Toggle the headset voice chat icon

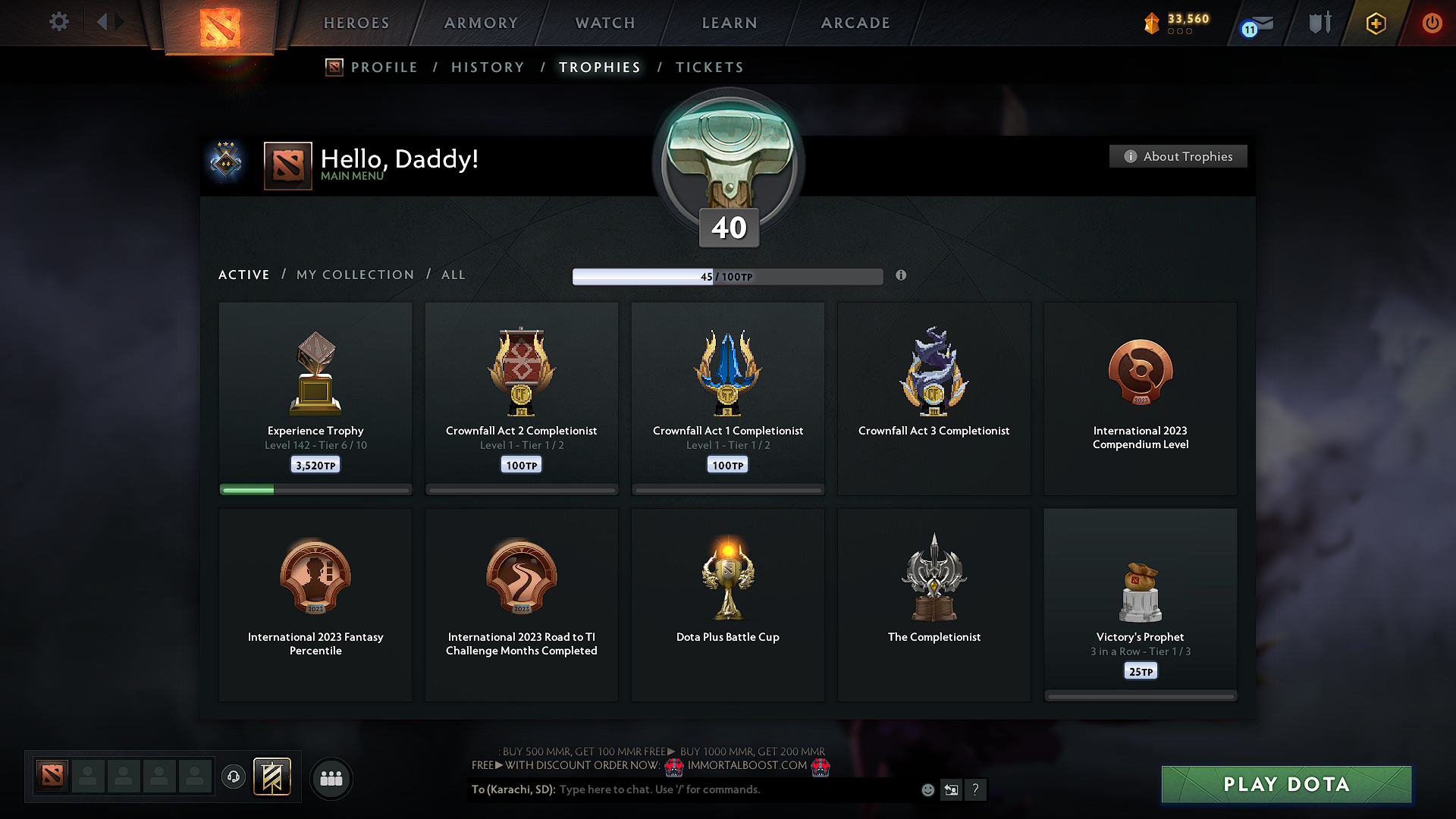(x=234, y=777)
